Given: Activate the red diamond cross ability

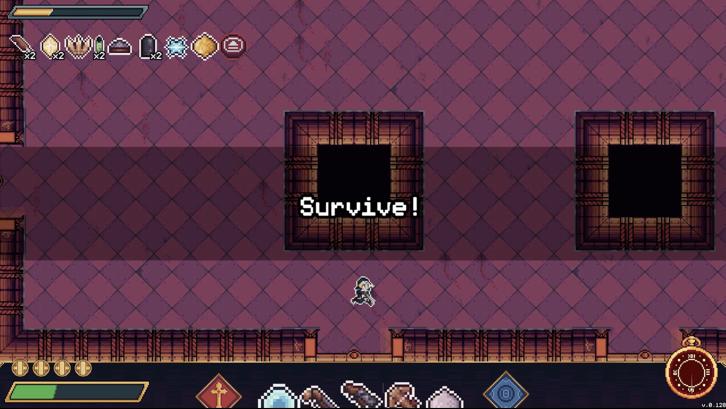Looking at the screenshot, I should point(218,392).
